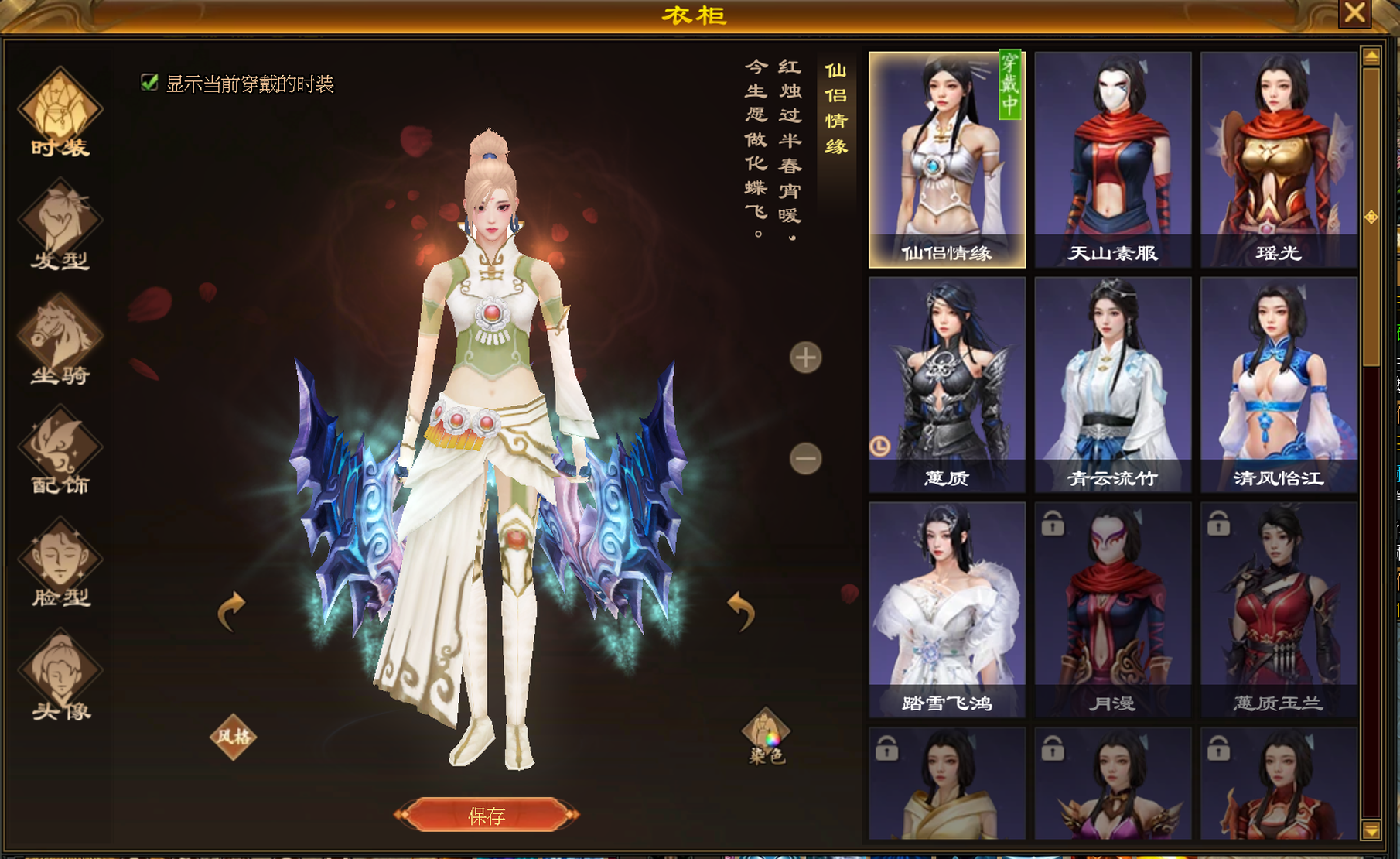This screenshot has height=859, width=1400.
Task: Open the 发型 hairstyle tab
Action: point(60,226)
